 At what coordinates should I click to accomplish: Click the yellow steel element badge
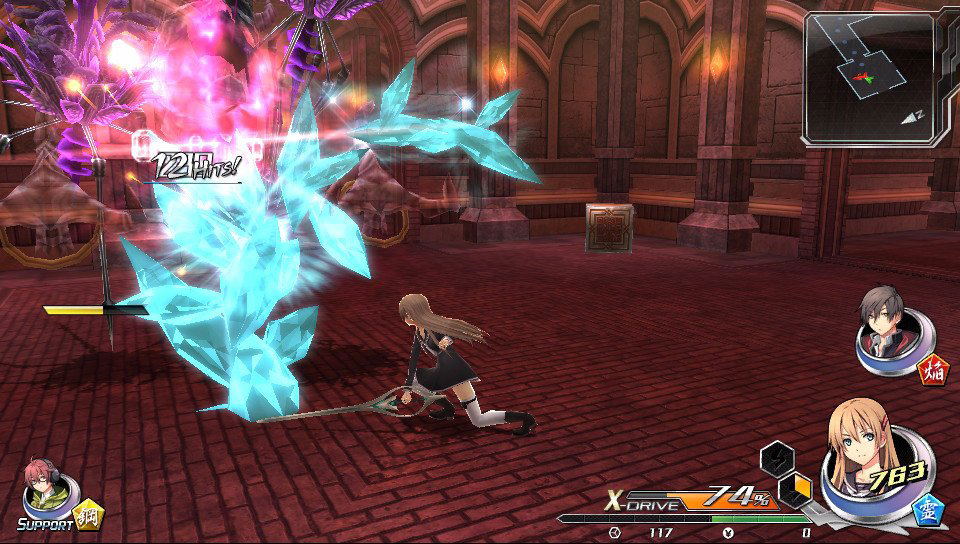[x=89, y=515]
